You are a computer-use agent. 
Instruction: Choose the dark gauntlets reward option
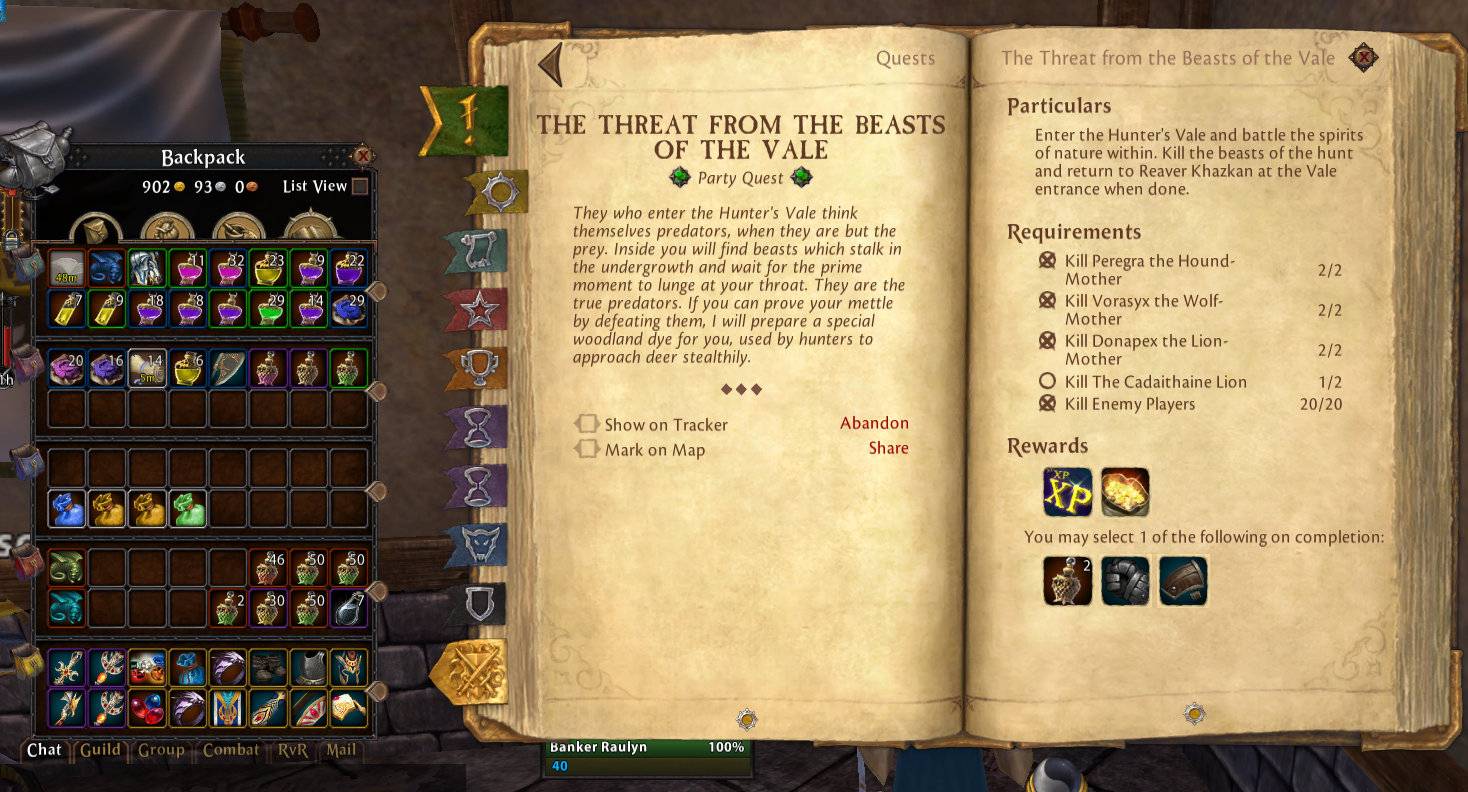point(1125,581)
